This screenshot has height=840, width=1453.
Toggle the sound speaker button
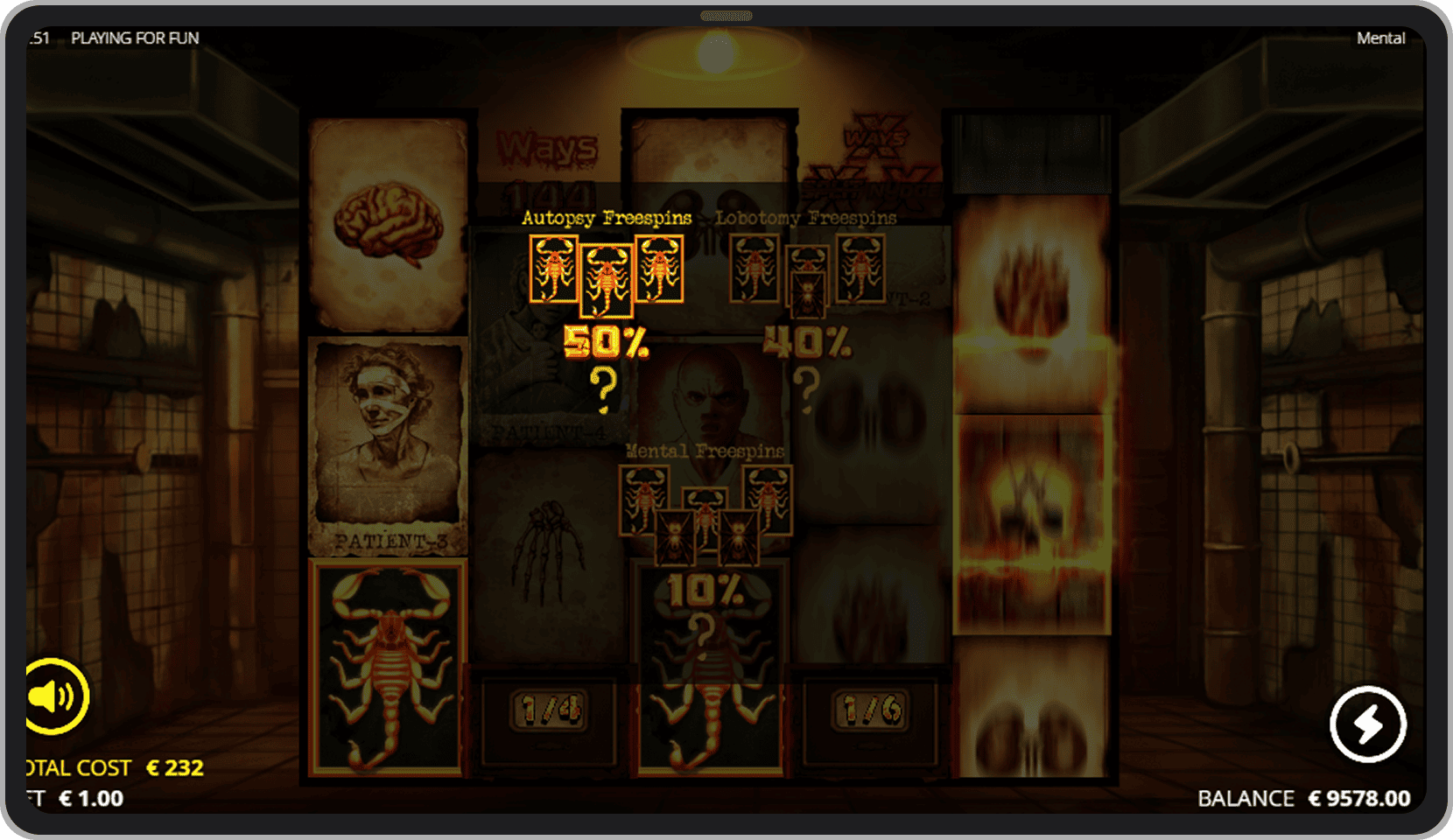click(54, 696)
